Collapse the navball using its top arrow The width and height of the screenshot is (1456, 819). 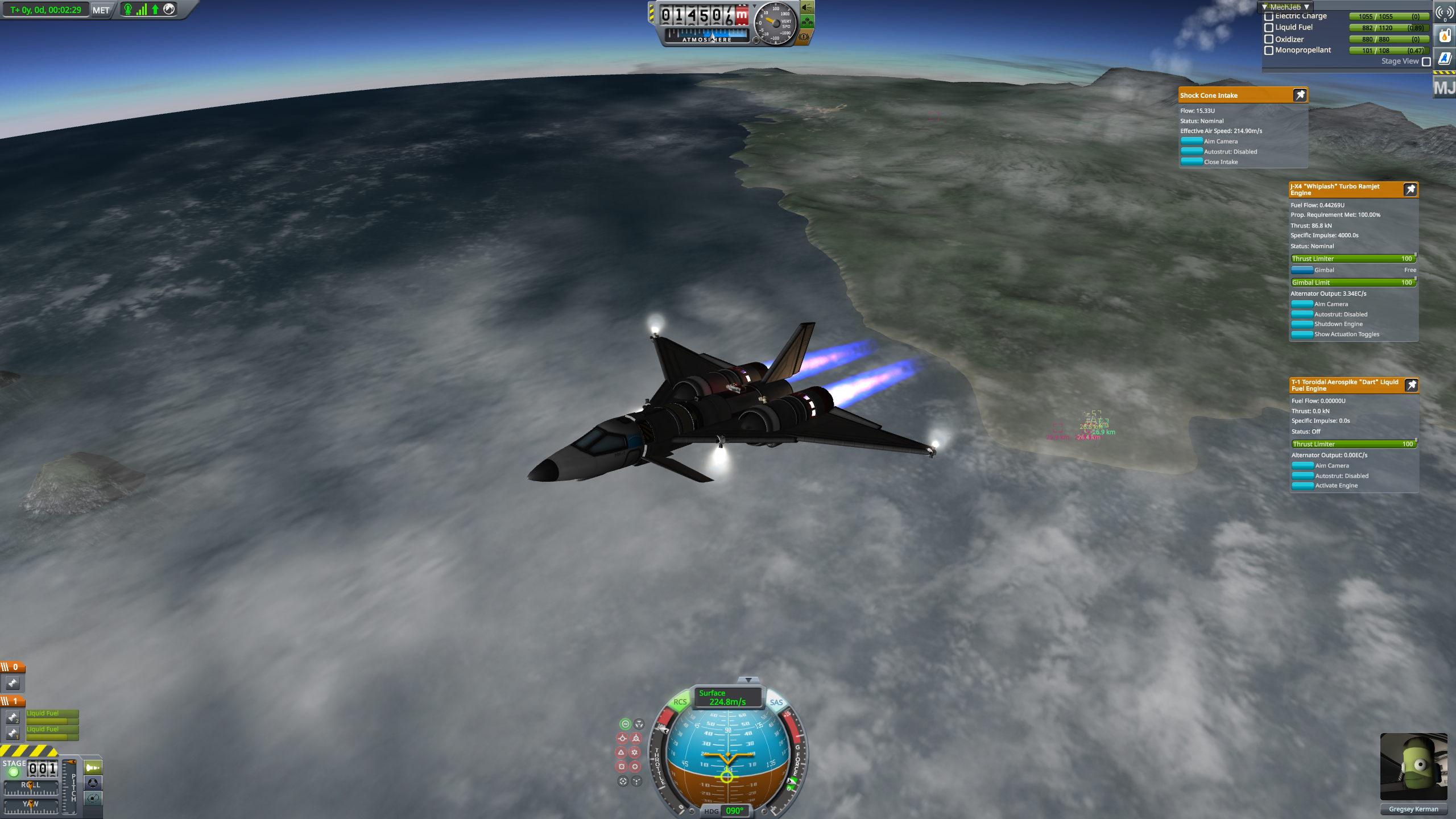[x=748, y=680]
